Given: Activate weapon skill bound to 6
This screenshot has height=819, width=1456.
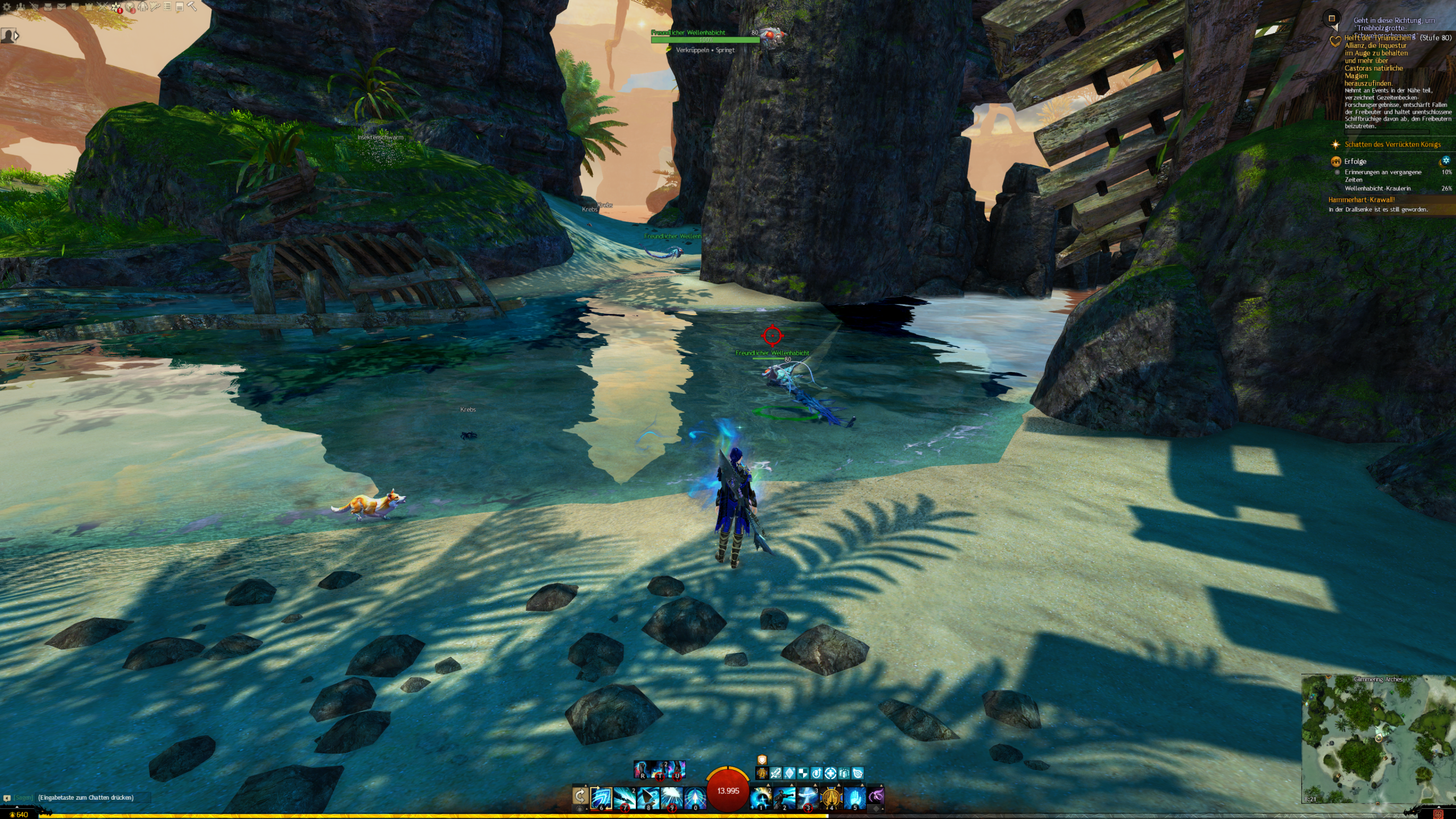Looking at the screenshot, I should click(x=601, y=797).
